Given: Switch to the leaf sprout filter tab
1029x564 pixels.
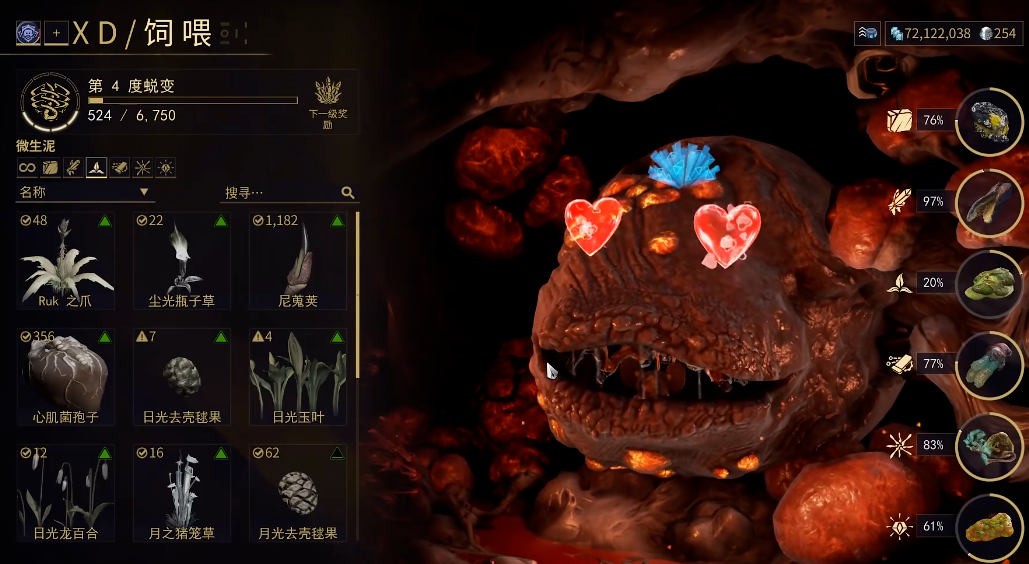Looking at the screenshot, I should [97, 168].
